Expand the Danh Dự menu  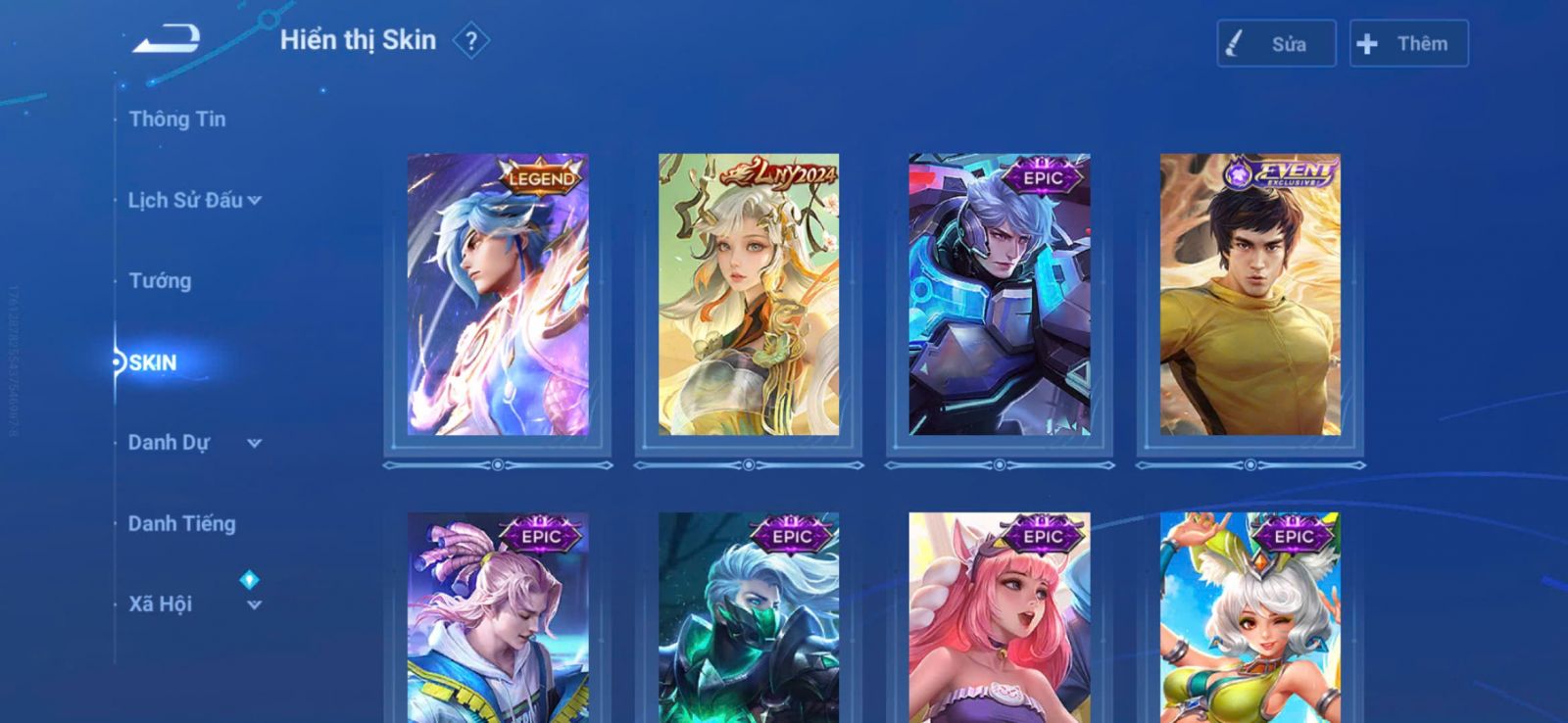click(x=194, y=443)
